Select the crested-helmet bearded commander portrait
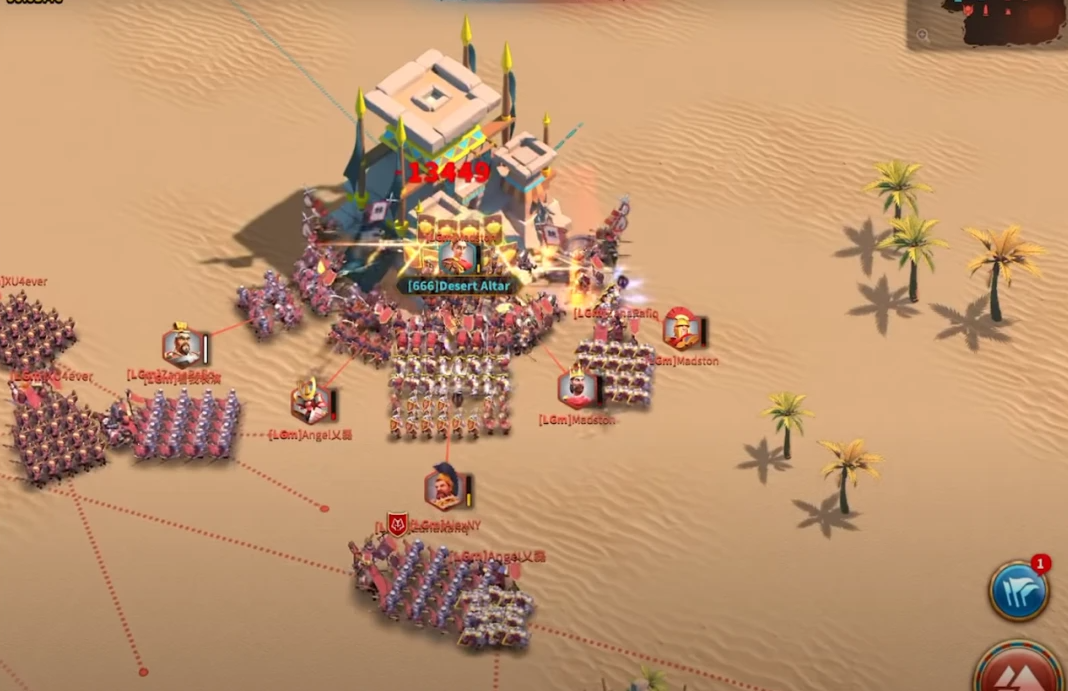Viewport: 1068px width, 691px height. pyautogui.click(x=443, y=489)
